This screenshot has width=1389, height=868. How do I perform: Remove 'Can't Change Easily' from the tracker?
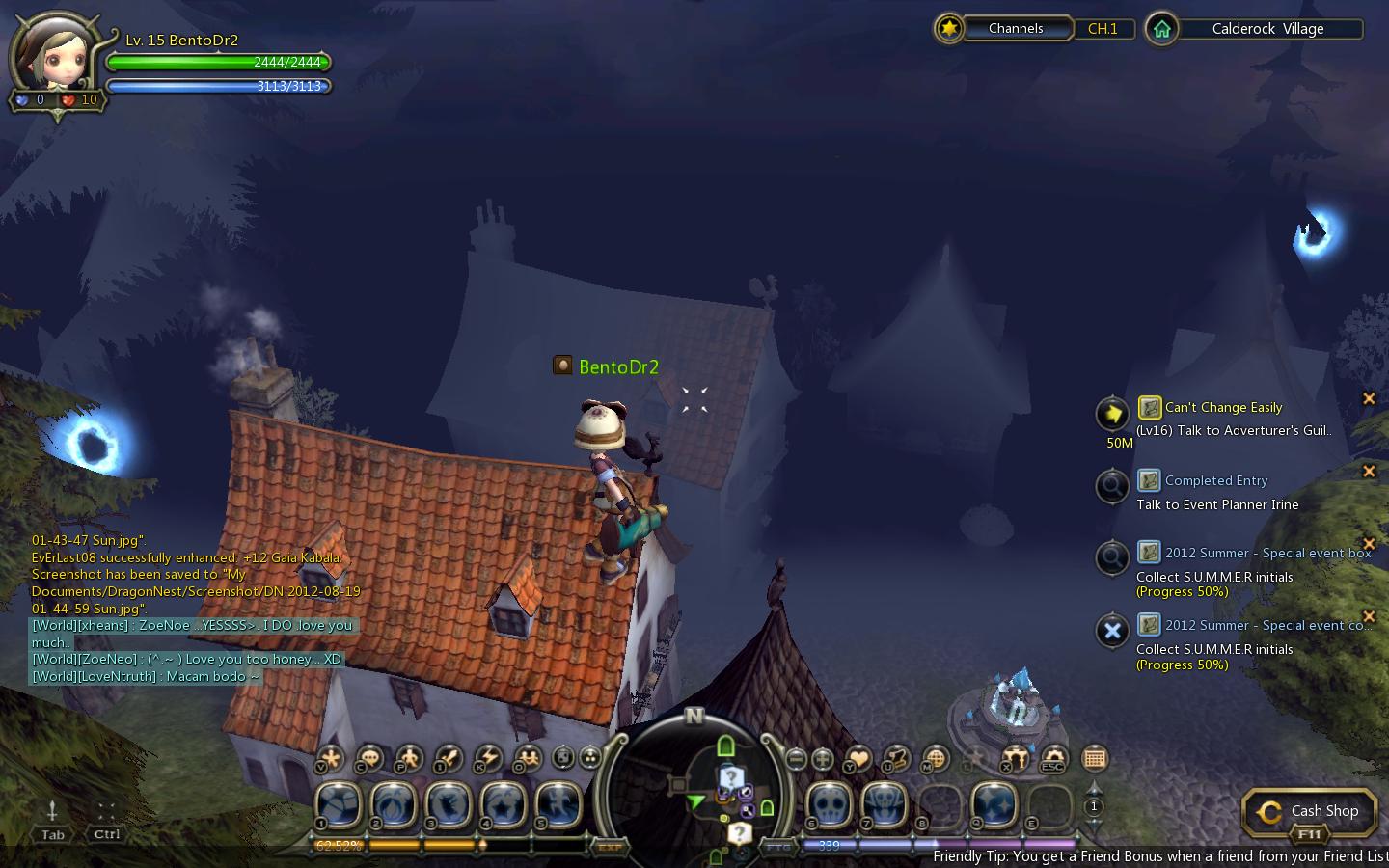click(x=1368, y=398)
